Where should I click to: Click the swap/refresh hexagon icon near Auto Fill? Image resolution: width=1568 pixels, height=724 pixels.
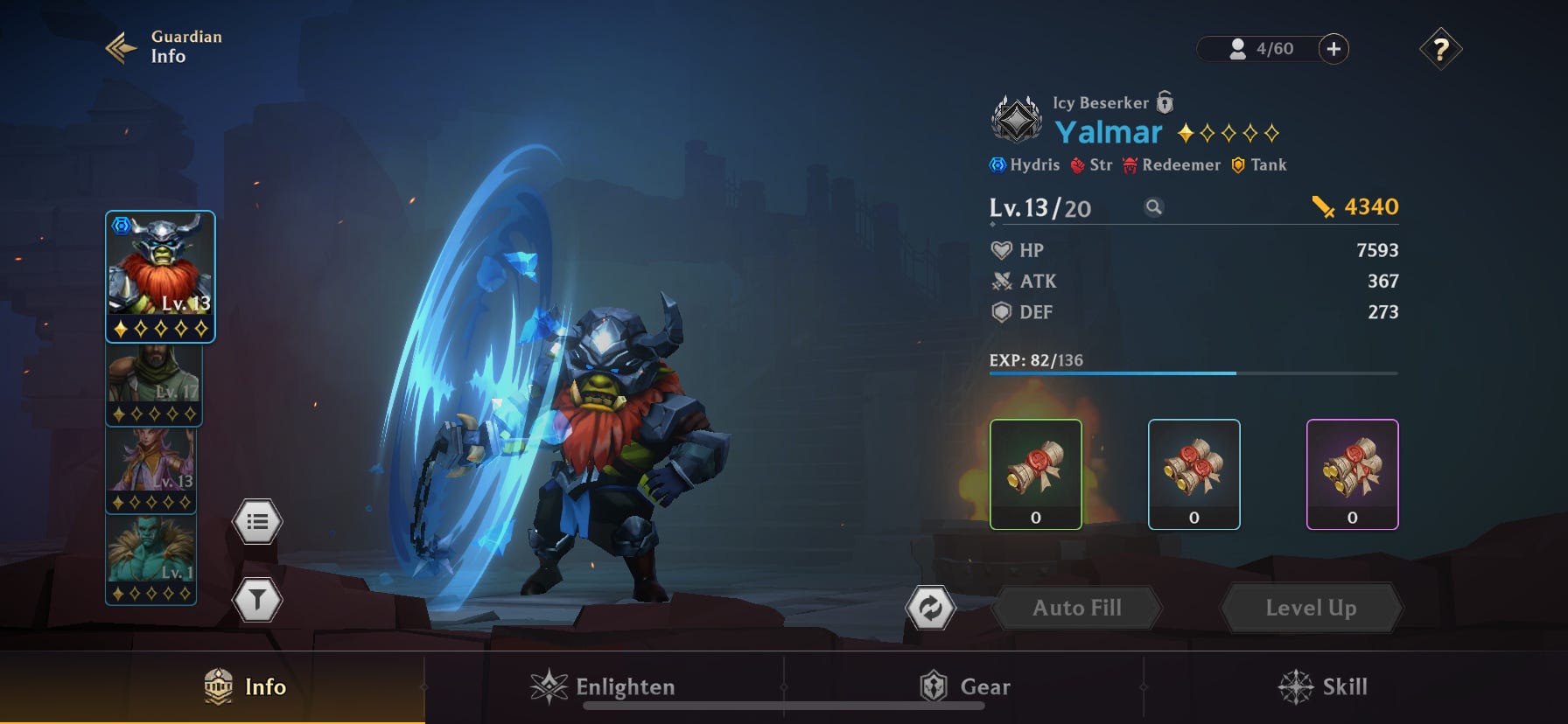(933, 607)
